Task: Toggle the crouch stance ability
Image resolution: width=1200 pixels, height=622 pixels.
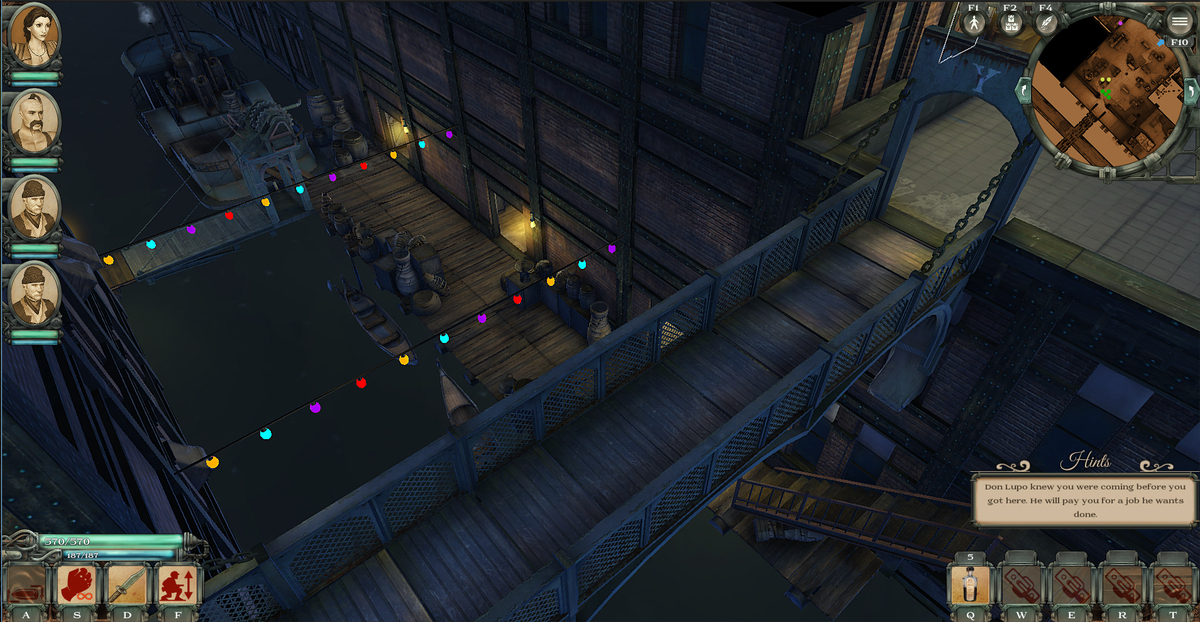Action: coord(178,584)
